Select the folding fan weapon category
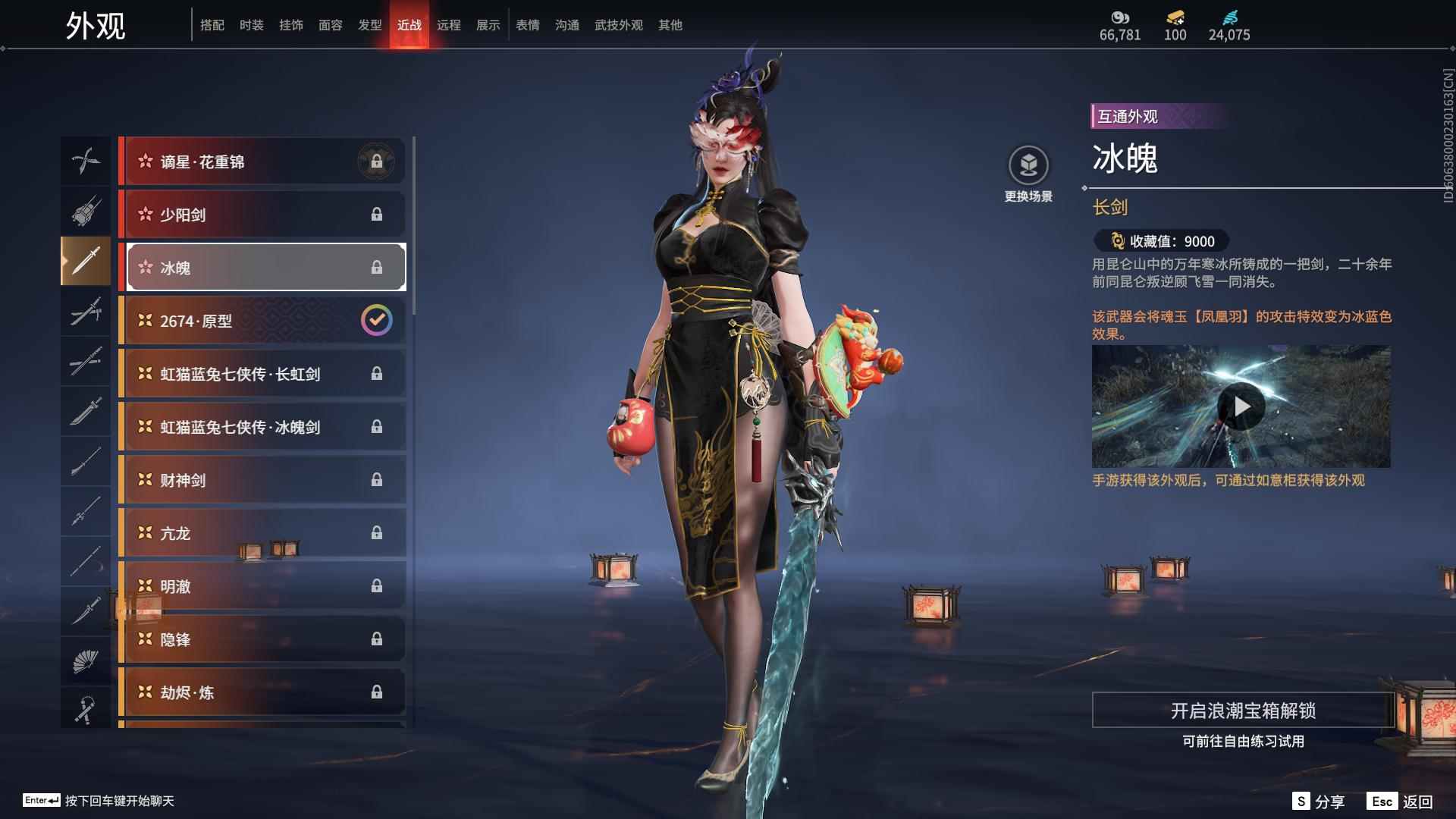 coord(85,661)
